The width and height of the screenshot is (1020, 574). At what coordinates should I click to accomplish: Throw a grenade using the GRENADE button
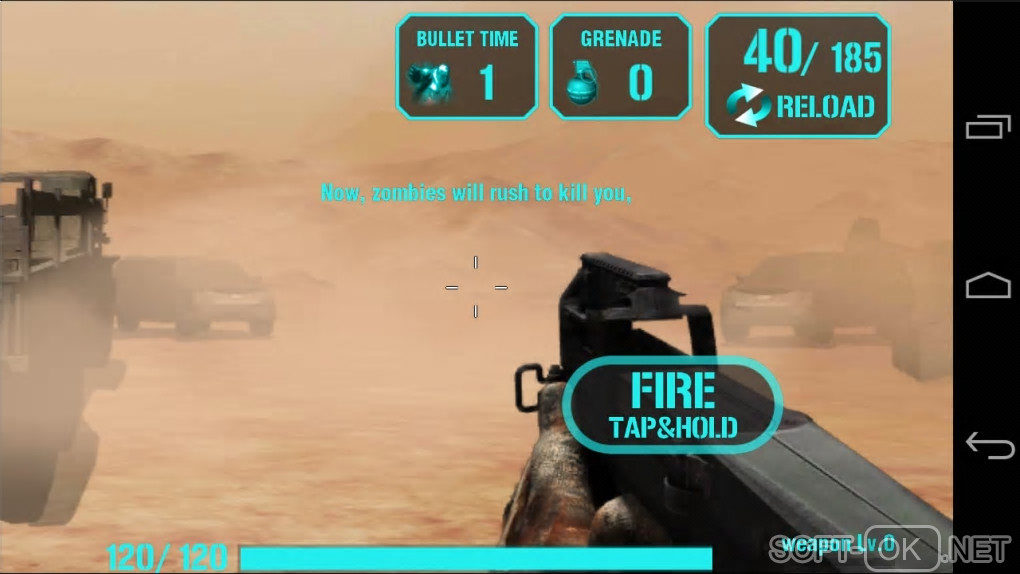620,67
